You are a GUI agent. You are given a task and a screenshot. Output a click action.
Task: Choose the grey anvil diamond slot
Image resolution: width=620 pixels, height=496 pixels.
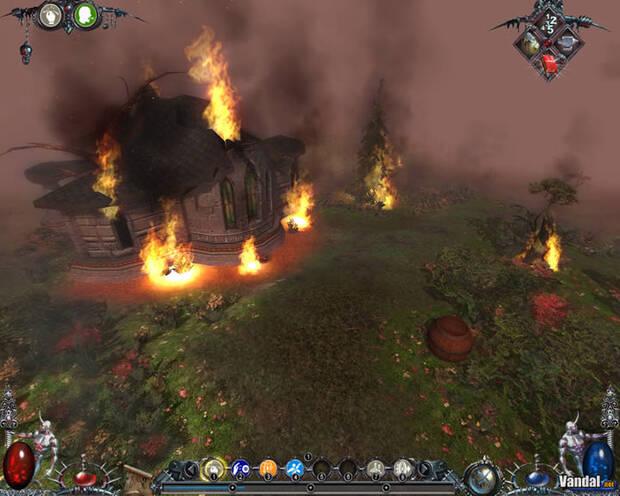point(567,43)
